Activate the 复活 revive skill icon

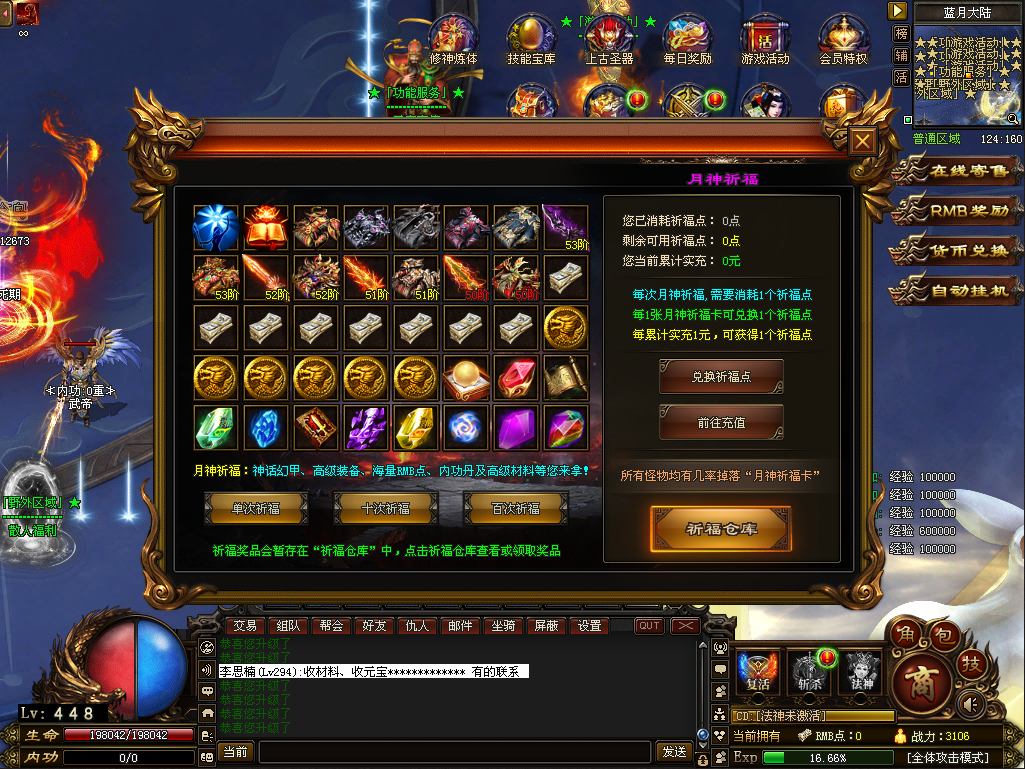point(758,671)
